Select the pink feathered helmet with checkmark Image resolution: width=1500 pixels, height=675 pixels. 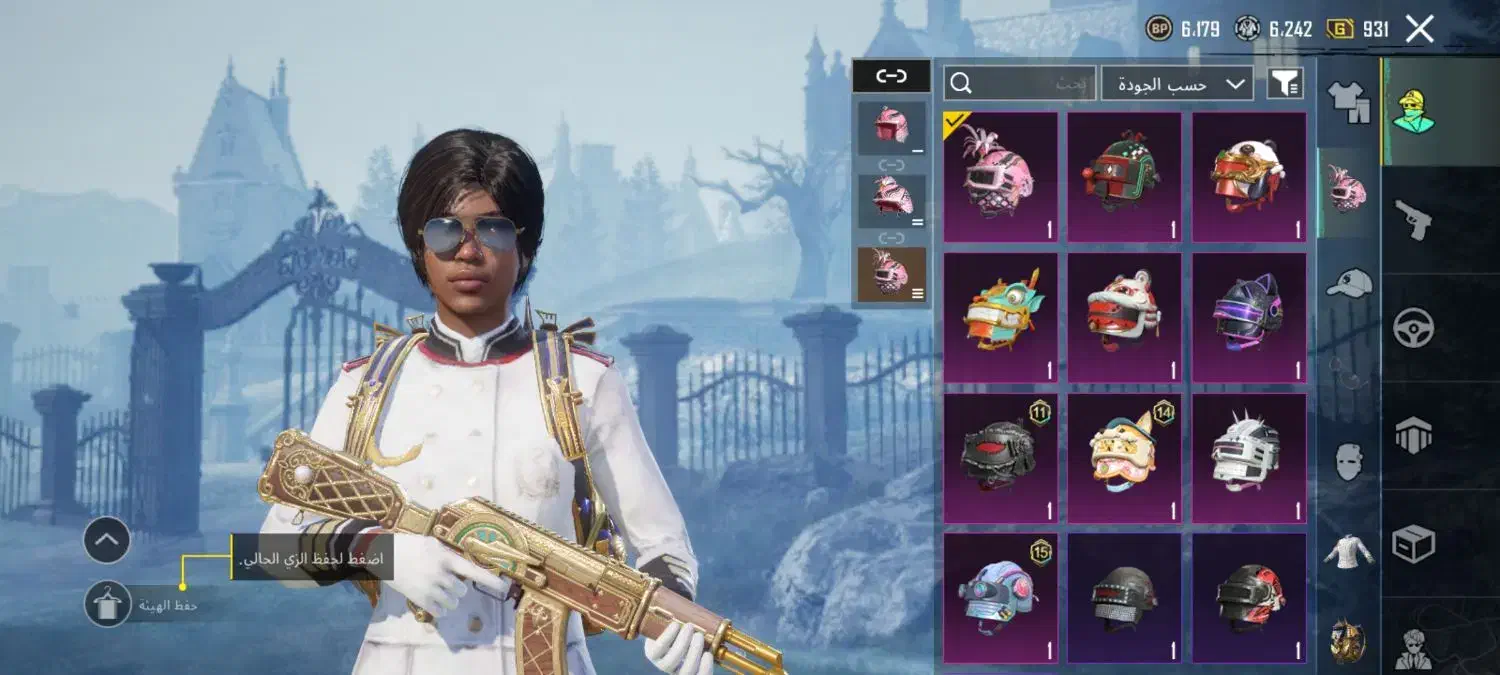(x=1000, y=177)
